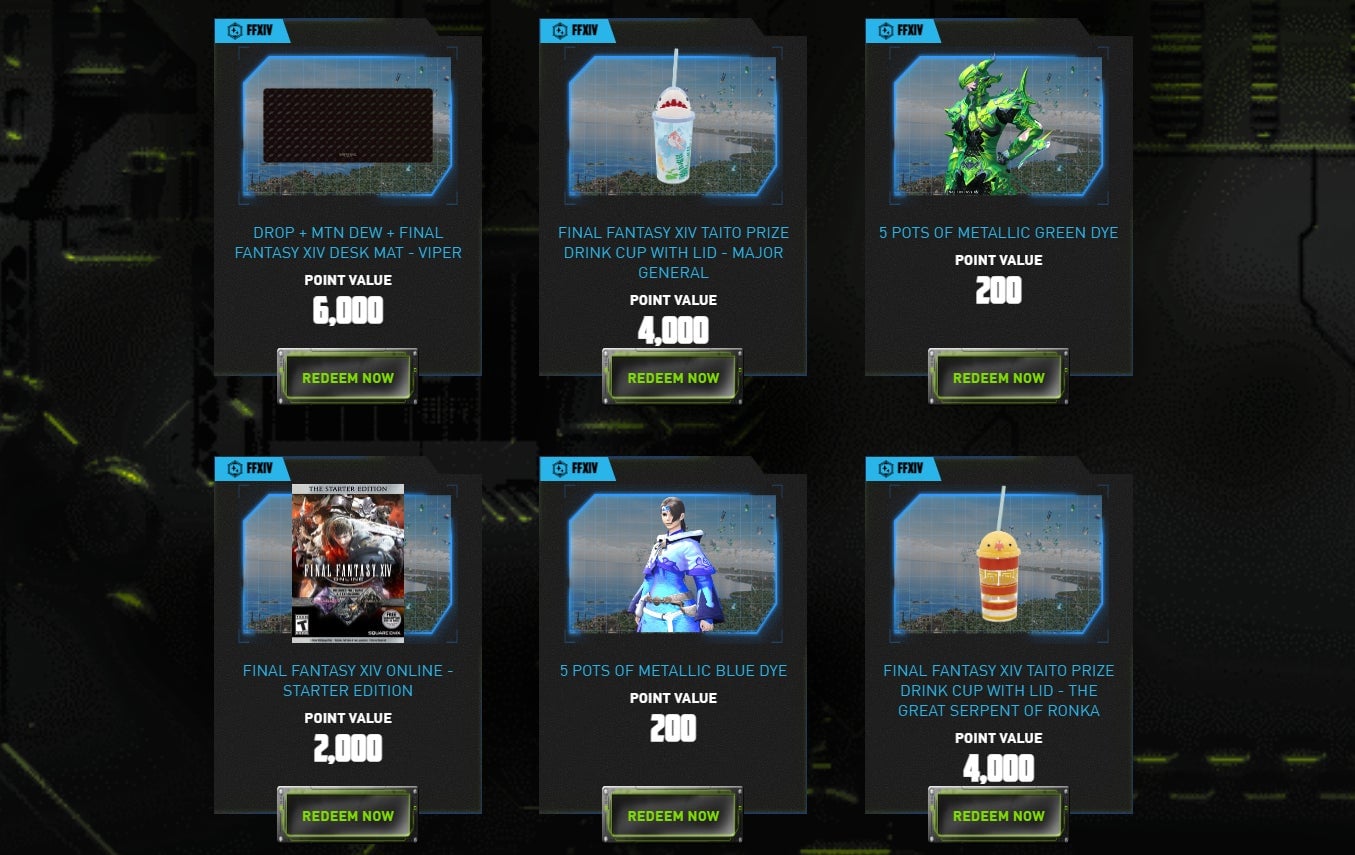The height and width of the screenshot is (855, 1355).
Task: Click the FFXIV badge on the Major General cup card
Action: click(x=578, y=30)
